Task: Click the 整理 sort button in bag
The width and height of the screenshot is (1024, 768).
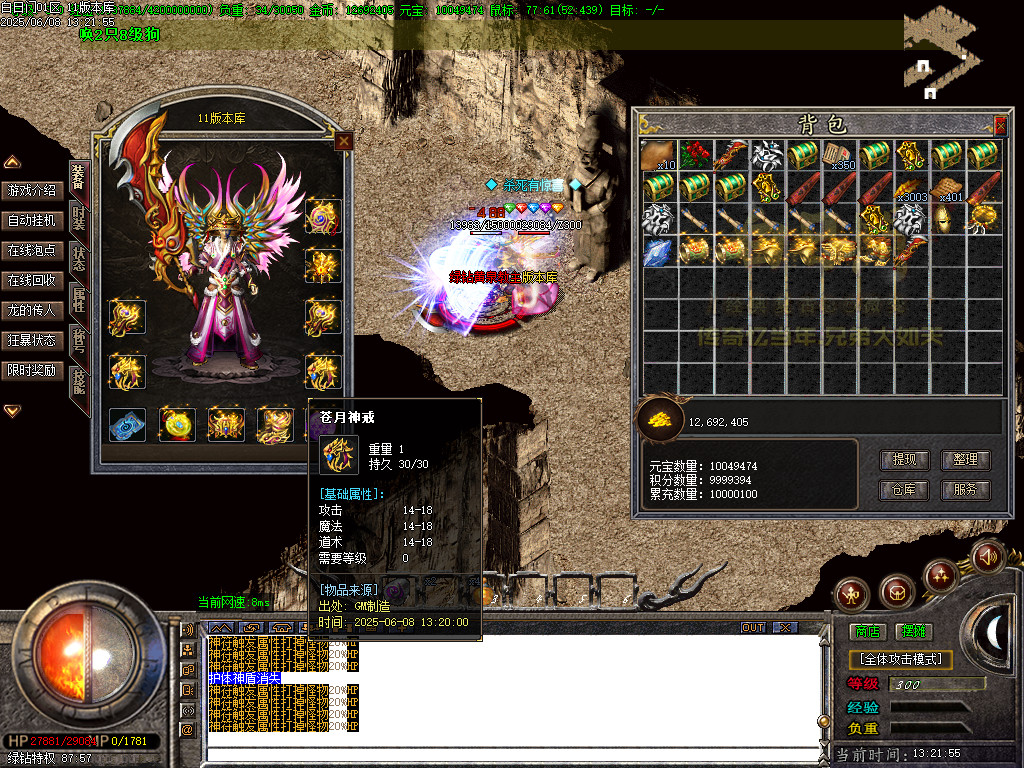Action: [965, 460]
